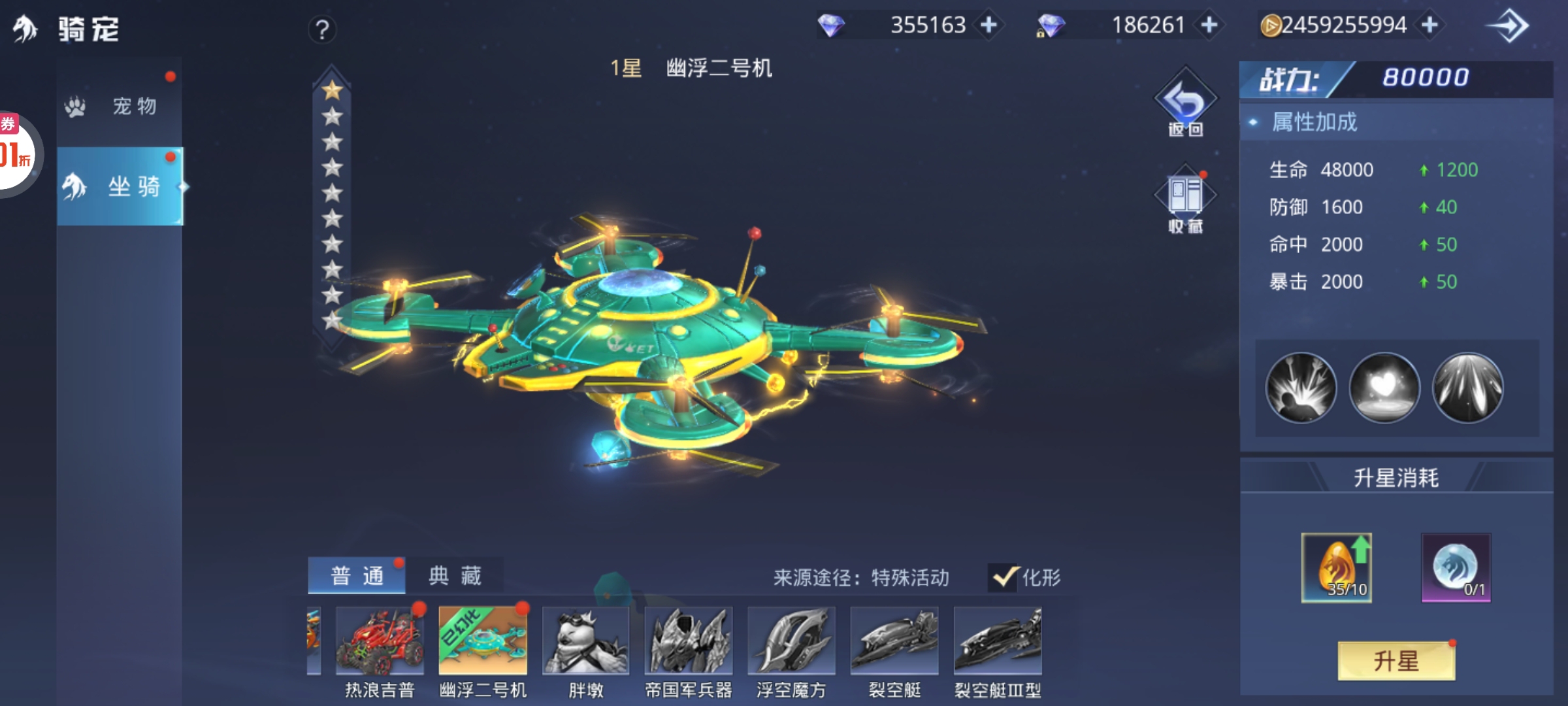Inspect the silver horse orb material slot
The image size is (1568, 706).
click(x=1456, y=567)
